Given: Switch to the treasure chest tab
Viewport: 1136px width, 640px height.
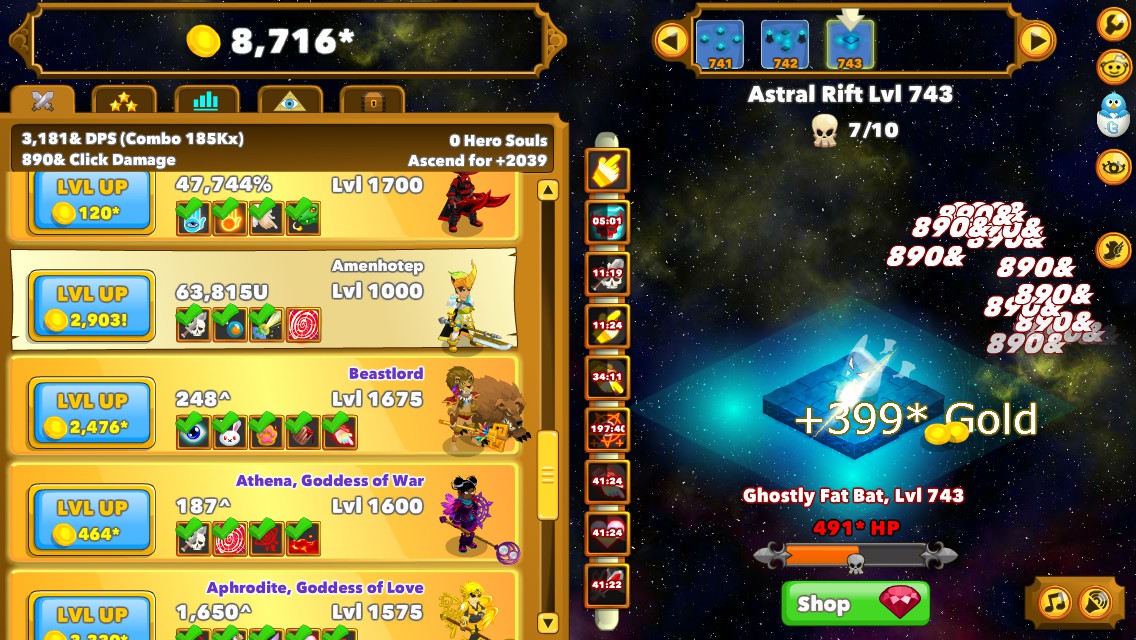Looking at the screenshot, I should coord(372,101).
